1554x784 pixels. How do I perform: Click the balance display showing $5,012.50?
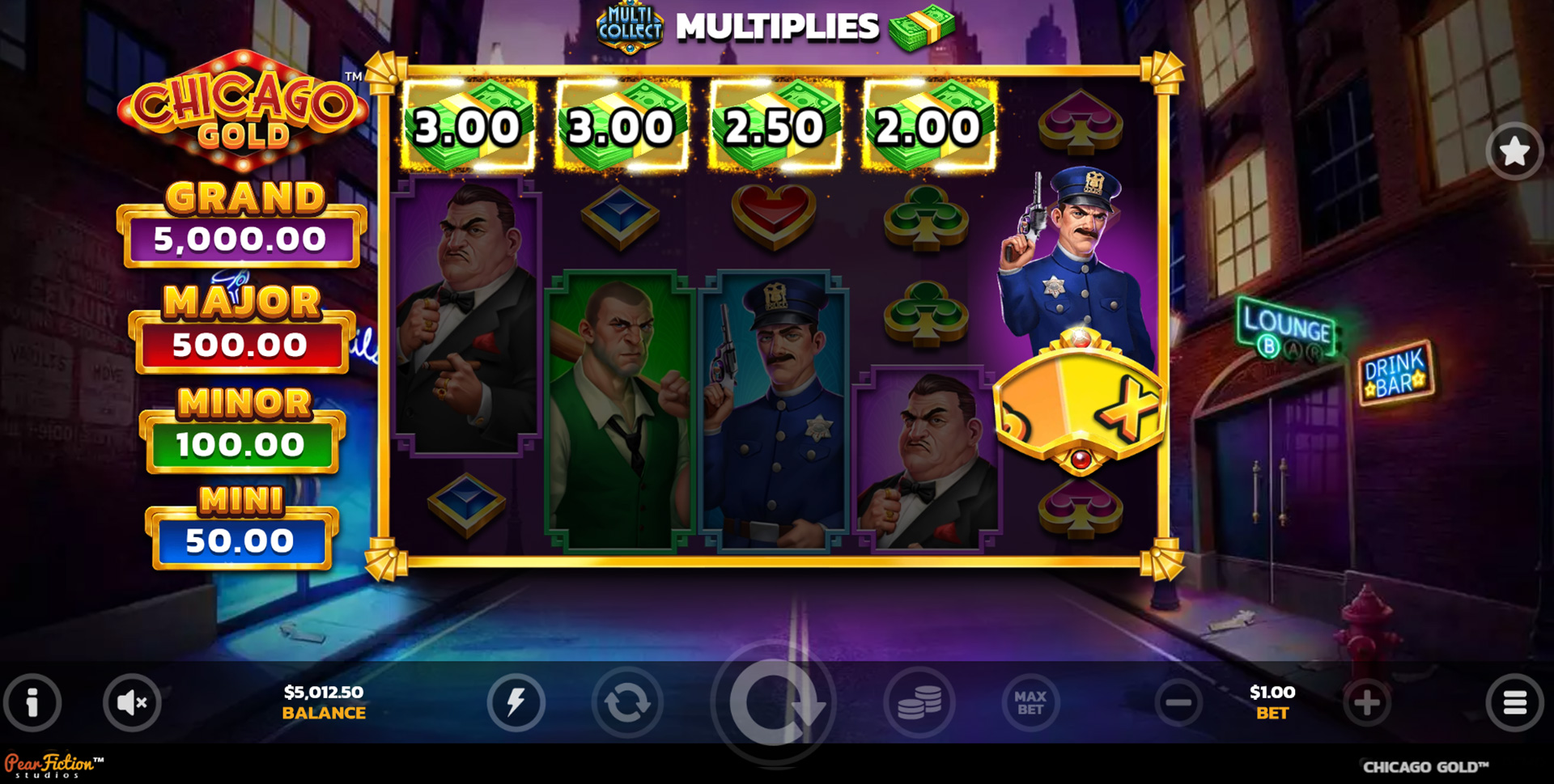point(323,701)
